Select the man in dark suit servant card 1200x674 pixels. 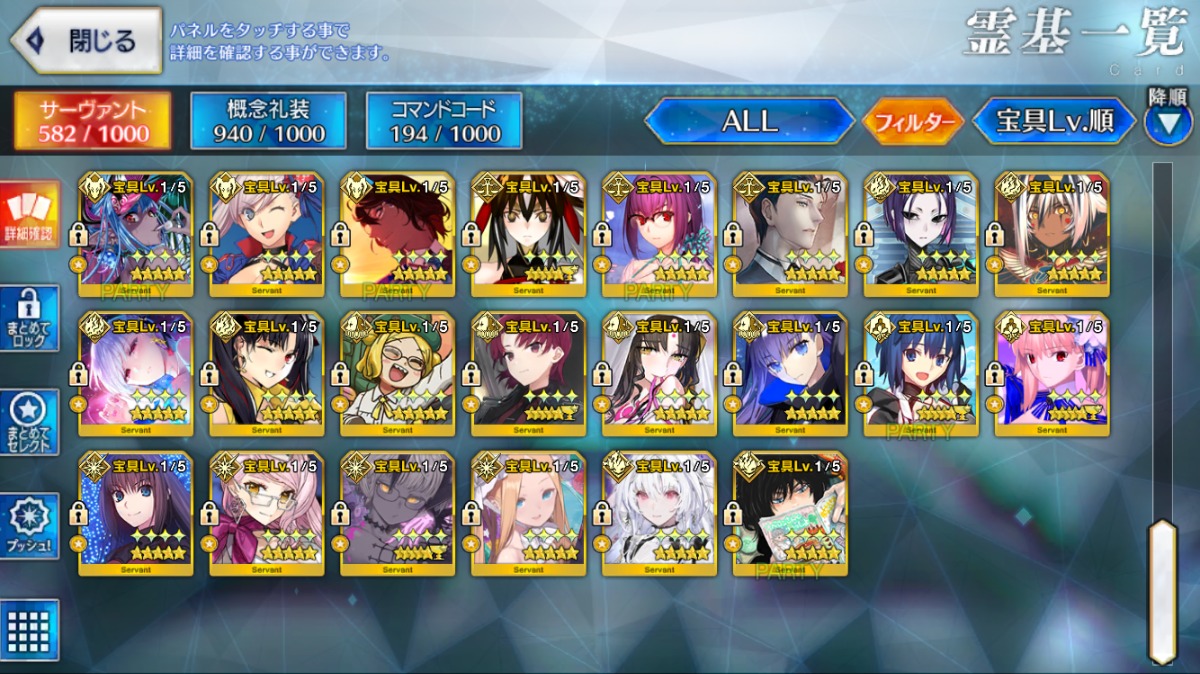(790, 235)
